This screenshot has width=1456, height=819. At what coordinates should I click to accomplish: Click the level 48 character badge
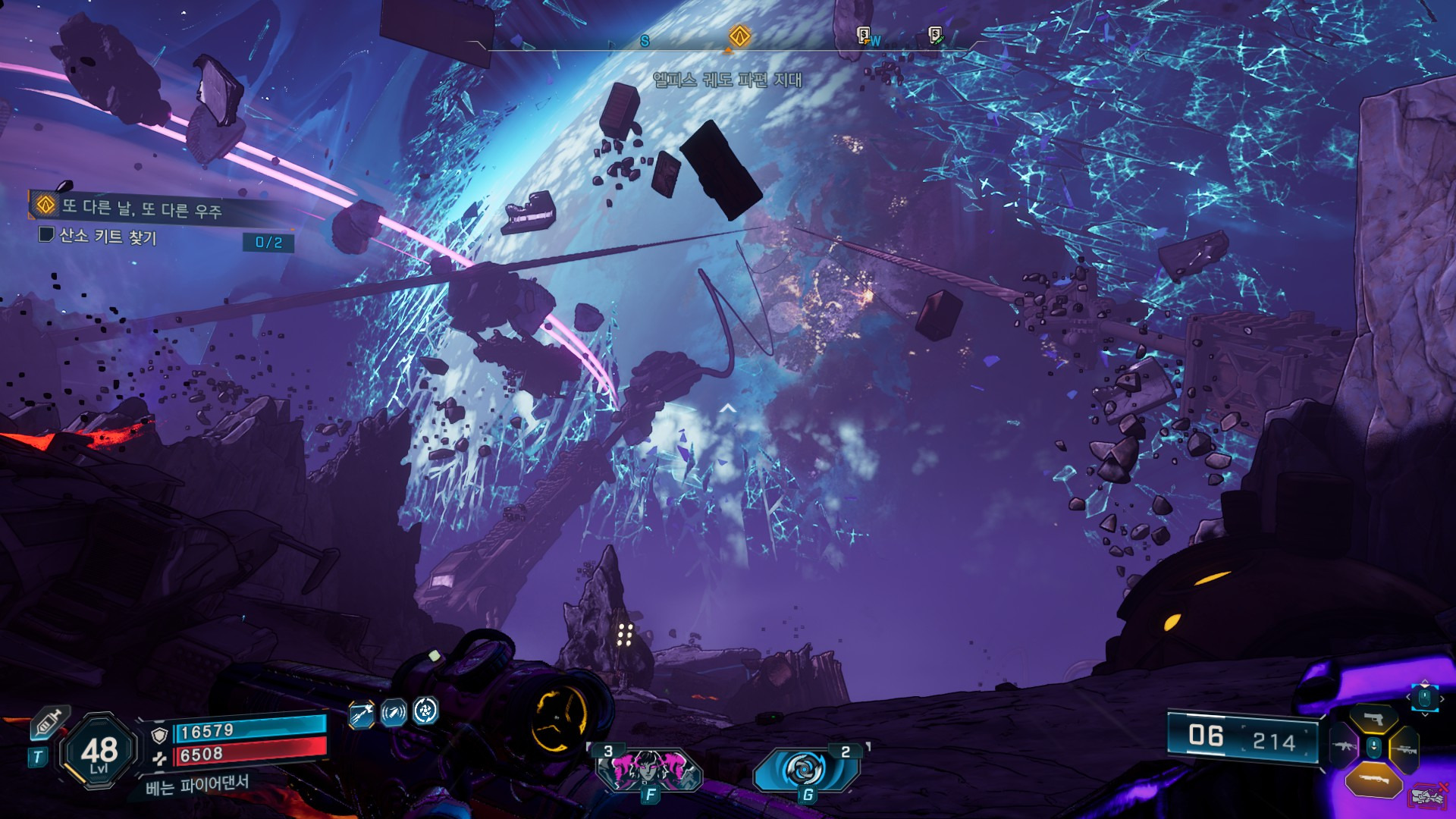pyautogui.click(x=99, y=752)
